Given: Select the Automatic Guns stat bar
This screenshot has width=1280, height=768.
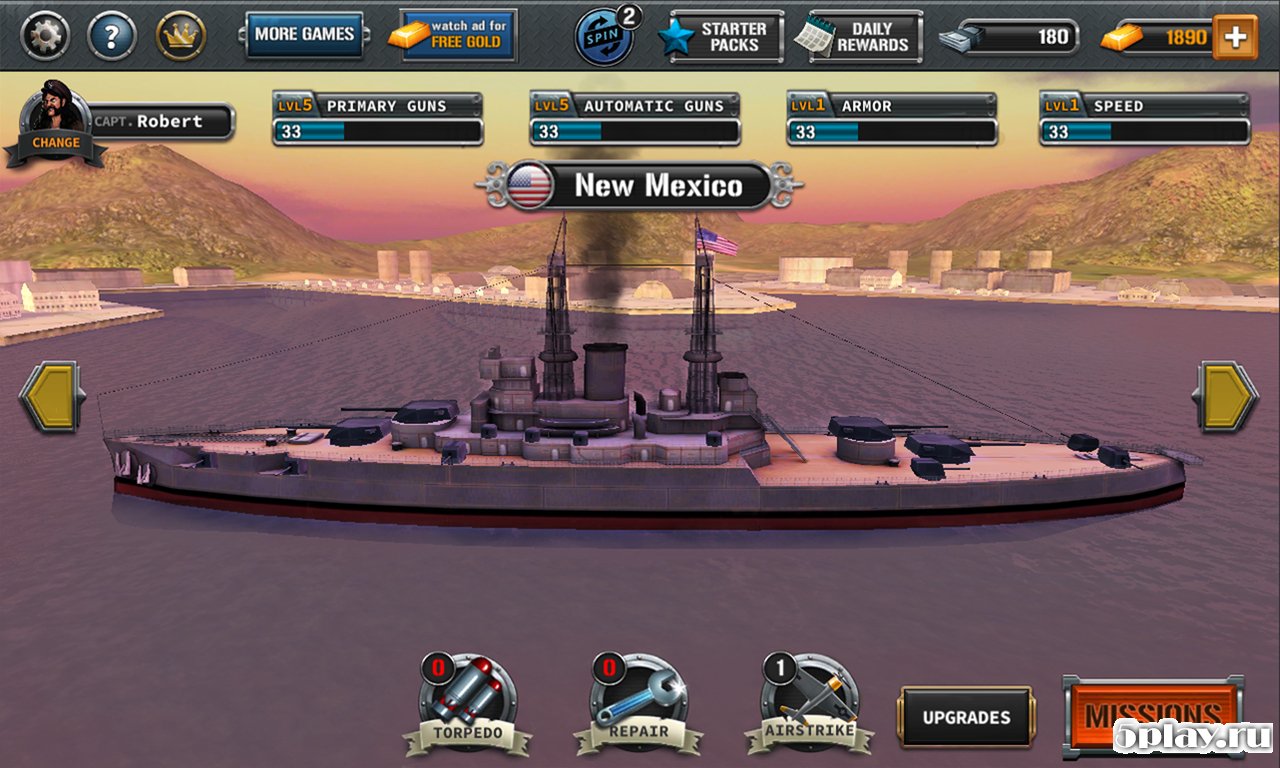Looking at the screenshot, I should tap(635, 120).
